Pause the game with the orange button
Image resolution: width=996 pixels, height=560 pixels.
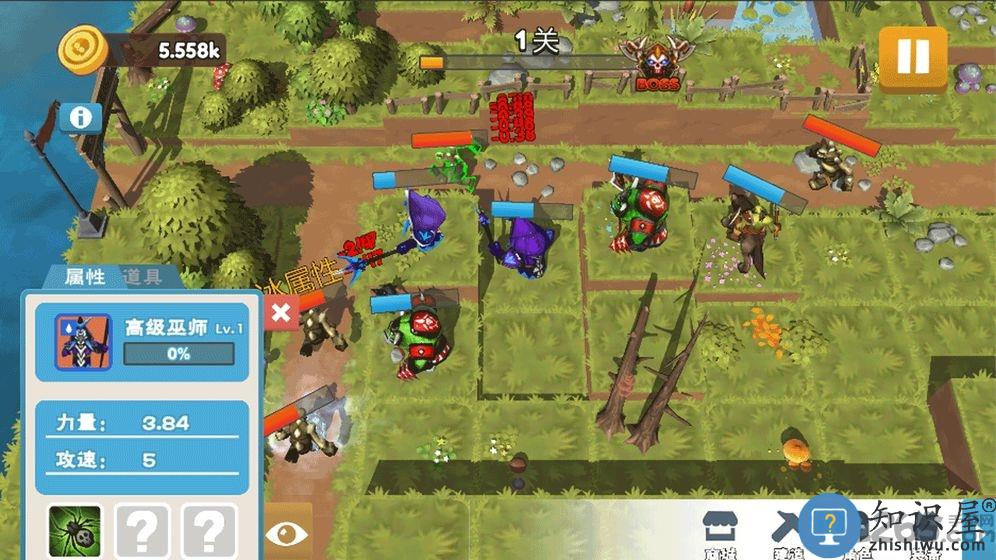click(912, 57)
